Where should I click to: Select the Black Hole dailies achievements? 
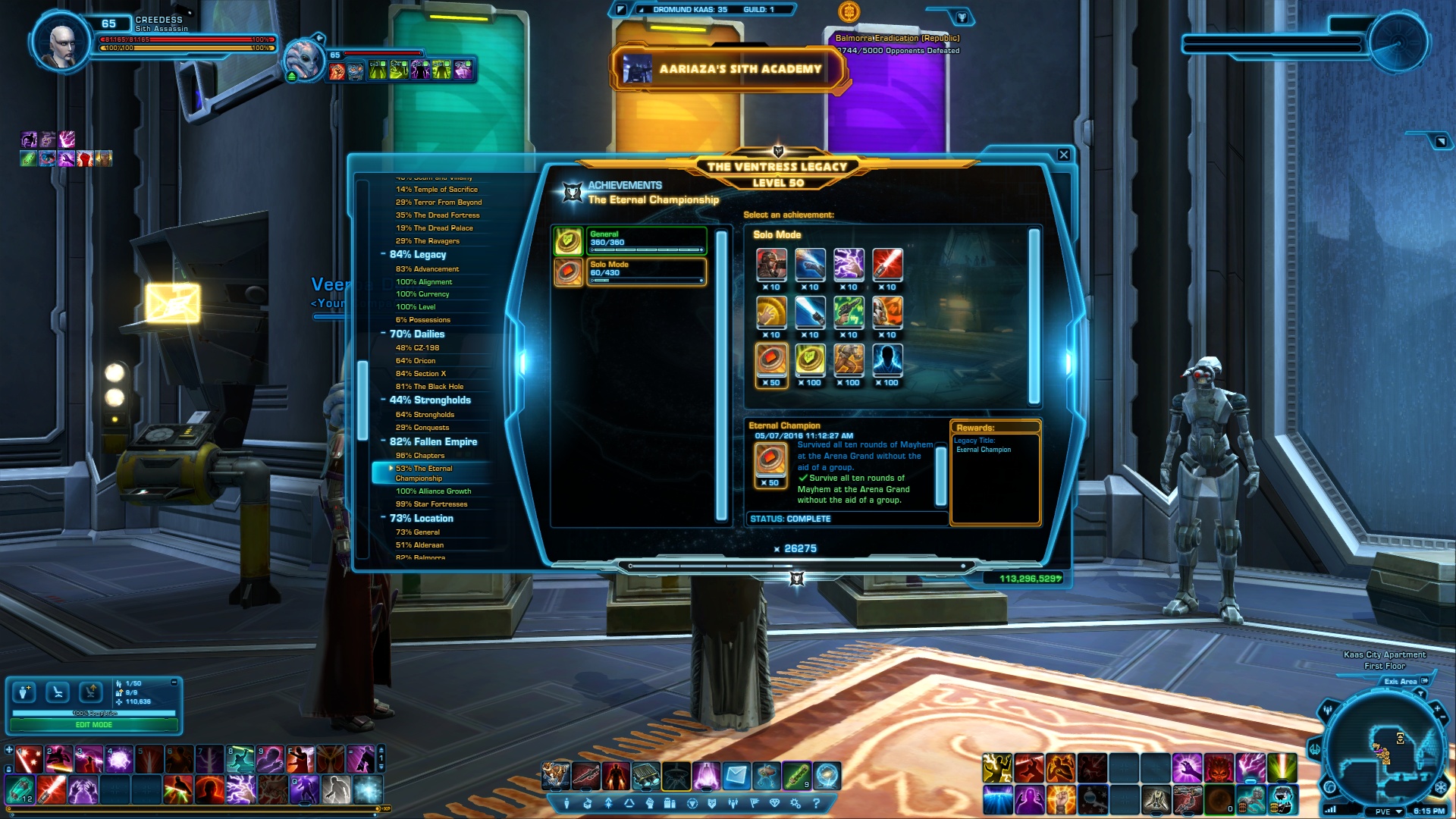click(x=429, y=387)
